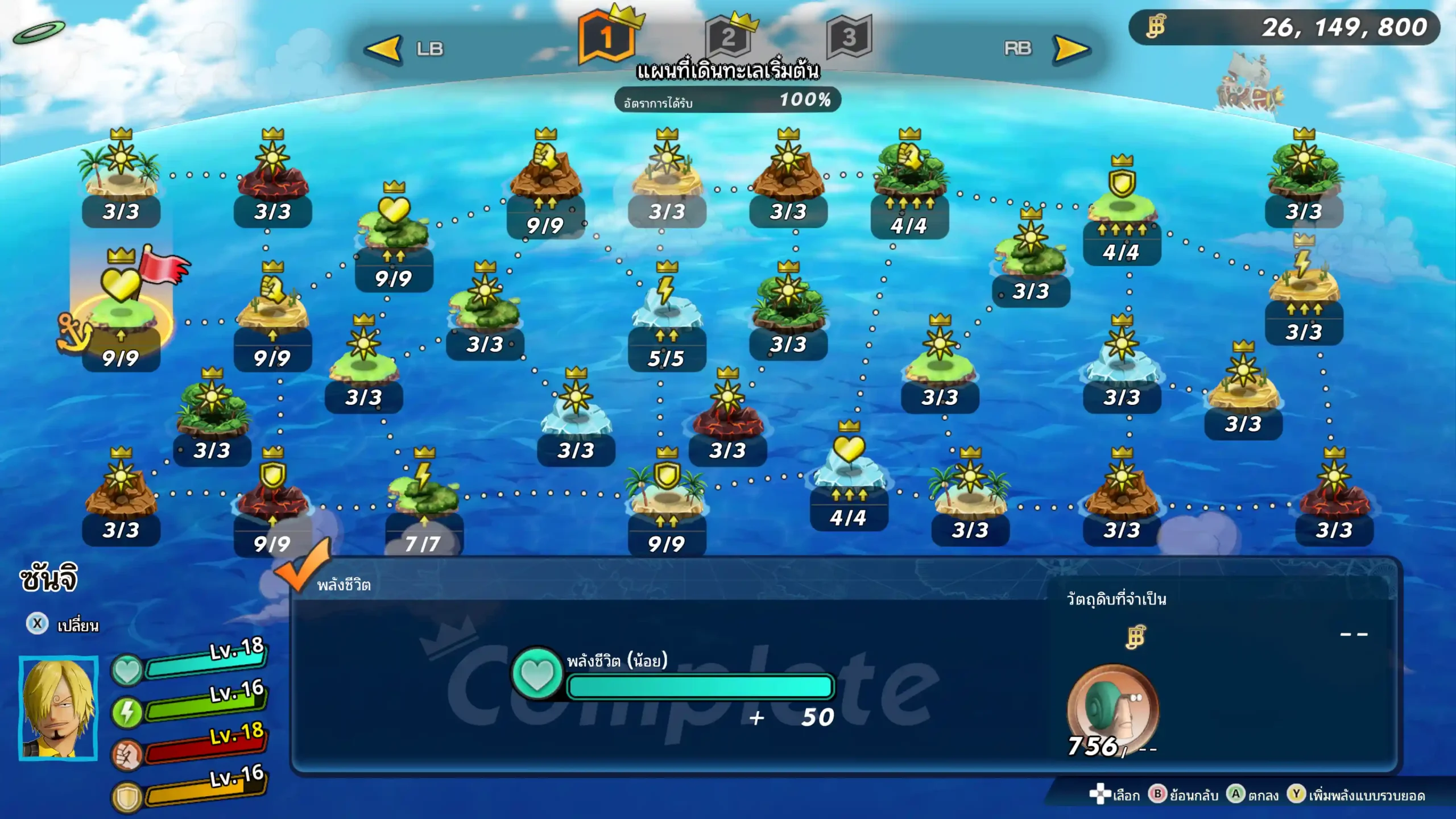Click the yellow left arrow for previous map
1456x819 pixels.
pos(384,49)
